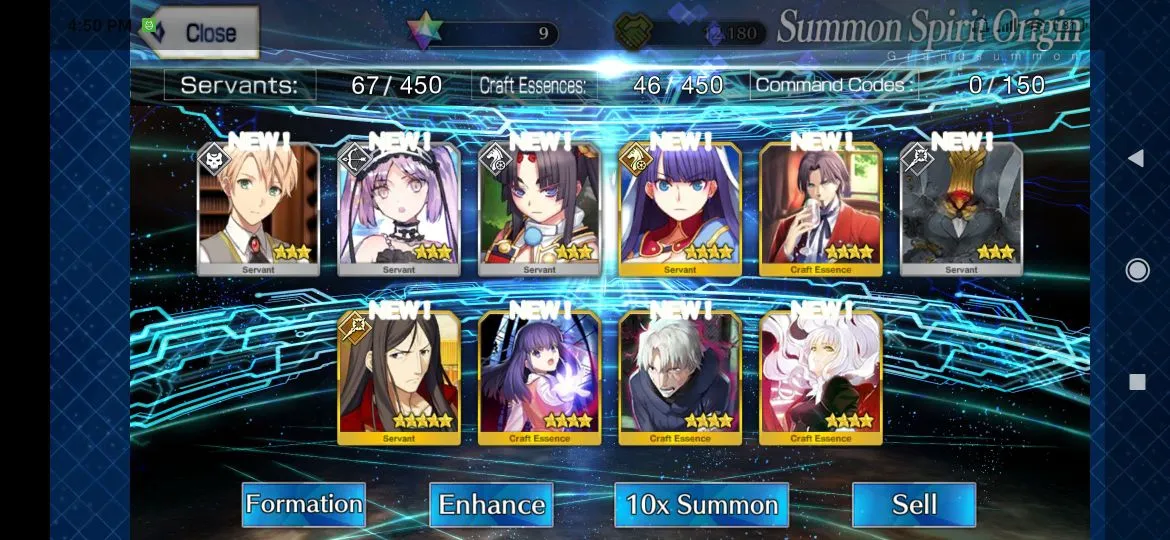Inspect the purple-haired girl craft essence card
The image size is (1170, 540).
540,377
